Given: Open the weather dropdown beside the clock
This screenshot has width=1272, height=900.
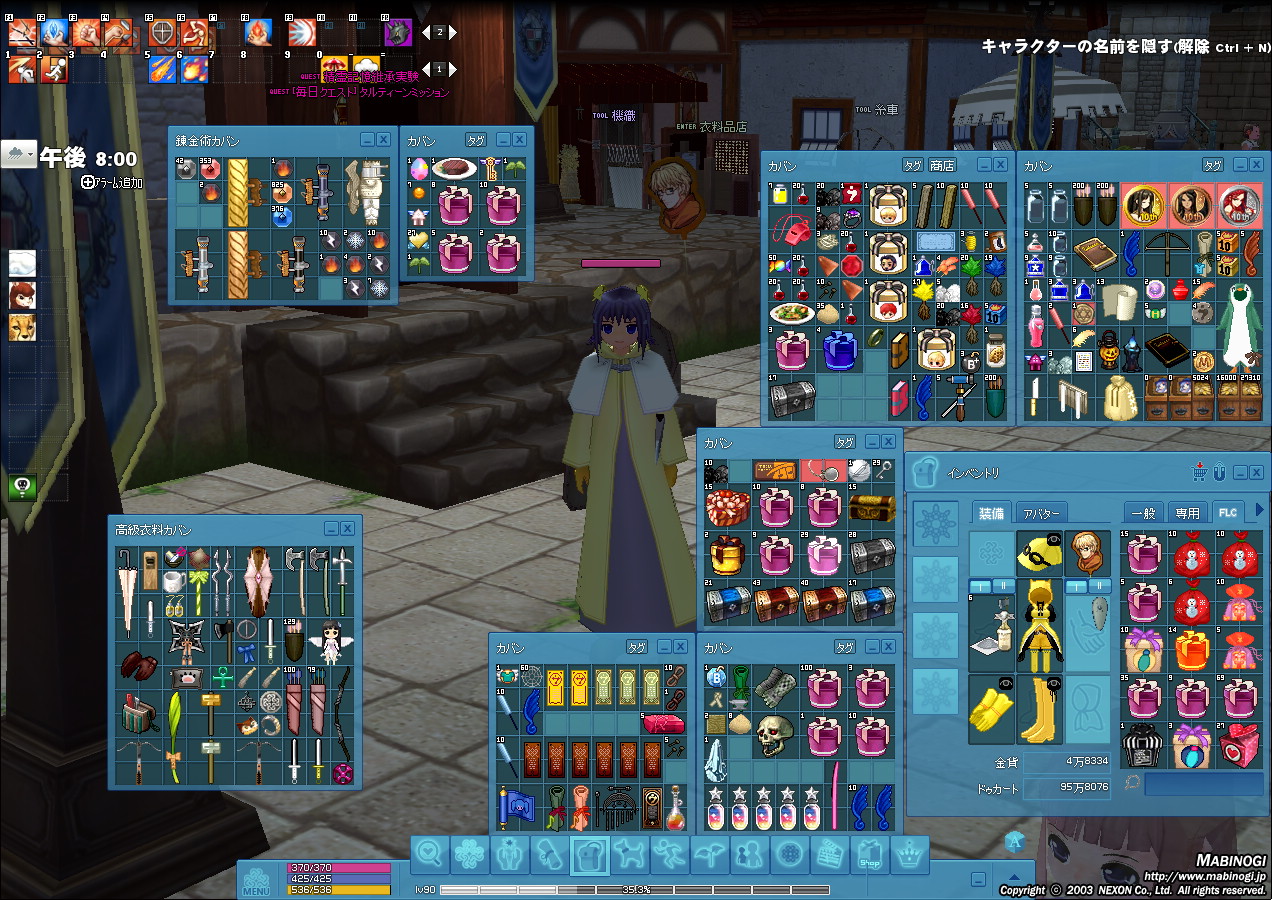Looking at the screenshot, I should pos(19,154).
